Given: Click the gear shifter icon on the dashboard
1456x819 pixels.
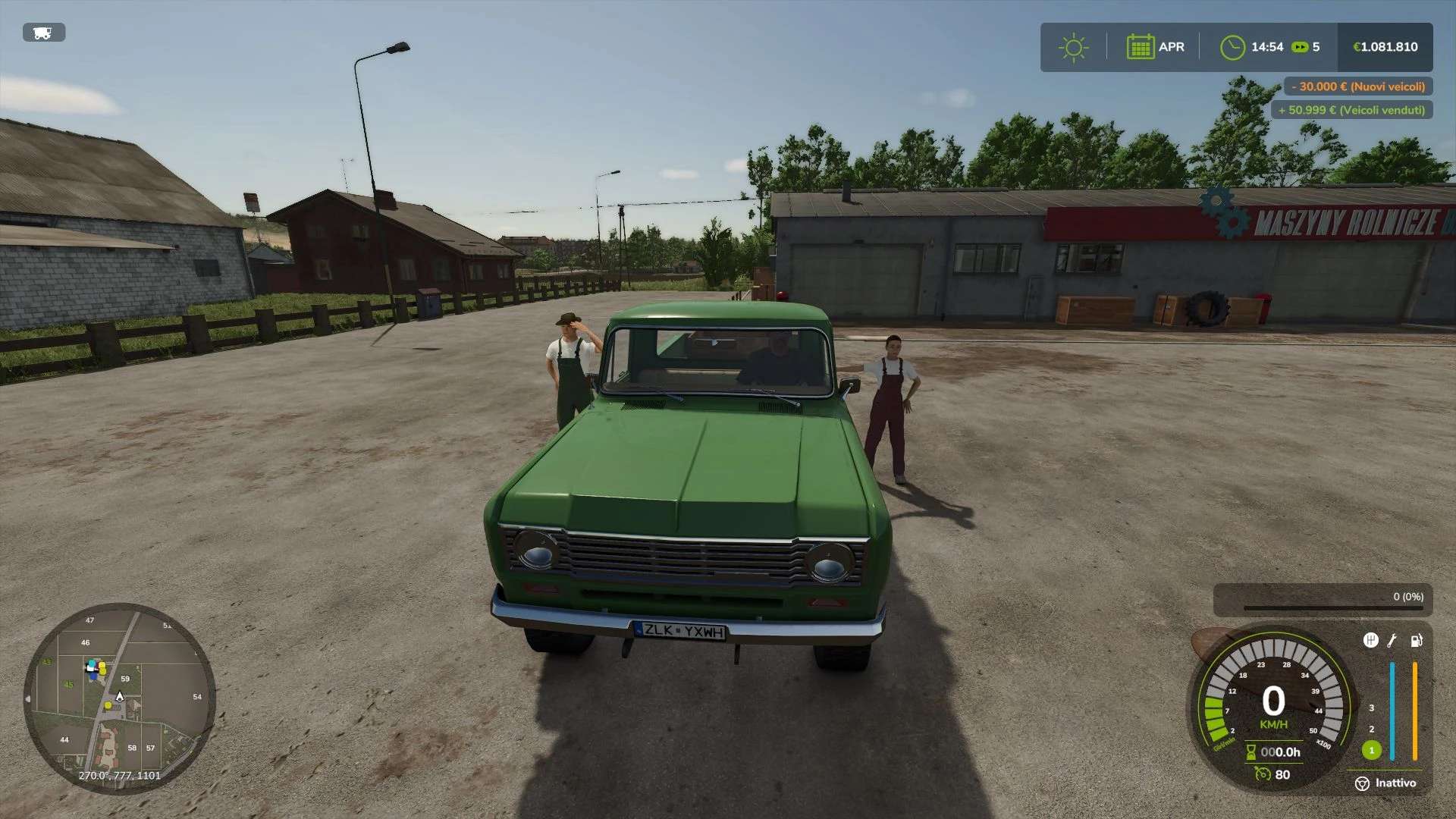Looking at the screenshot, I should 1372,640.
